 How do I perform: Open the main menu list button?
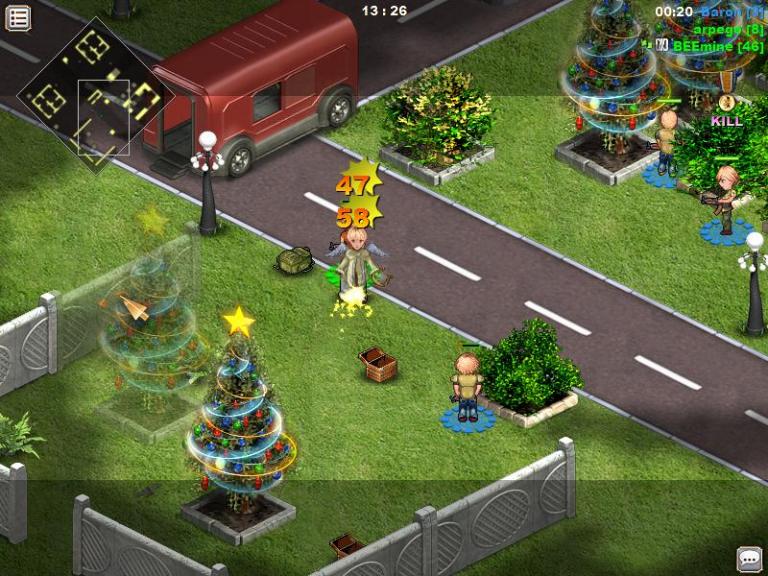[x=18, y=17]
